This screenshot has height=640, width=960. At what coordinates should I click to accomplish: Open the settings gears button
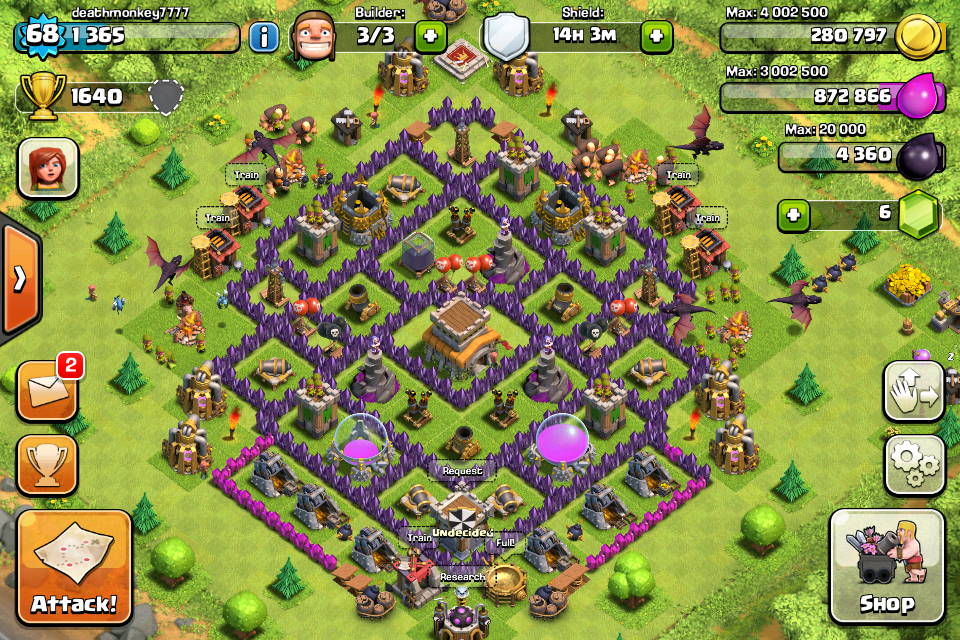pos(914,464)
